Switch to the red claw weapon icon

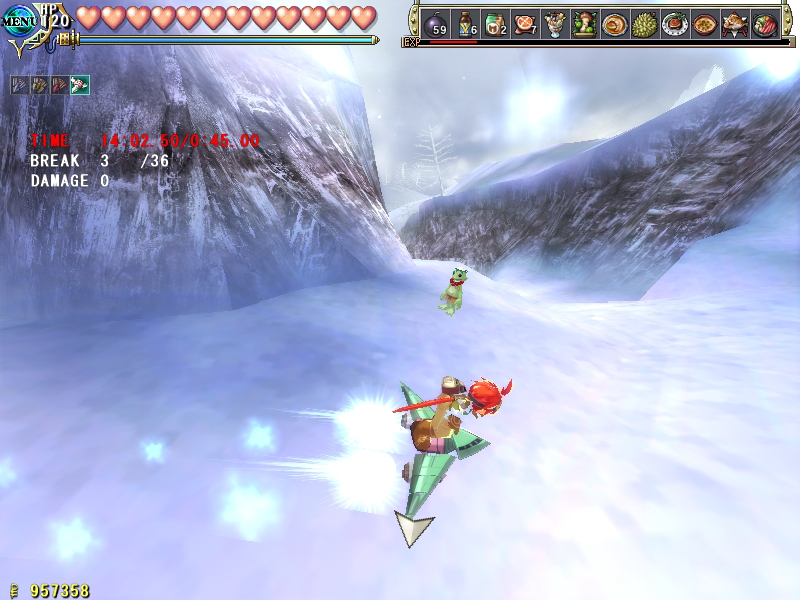[x=60, y=85]
